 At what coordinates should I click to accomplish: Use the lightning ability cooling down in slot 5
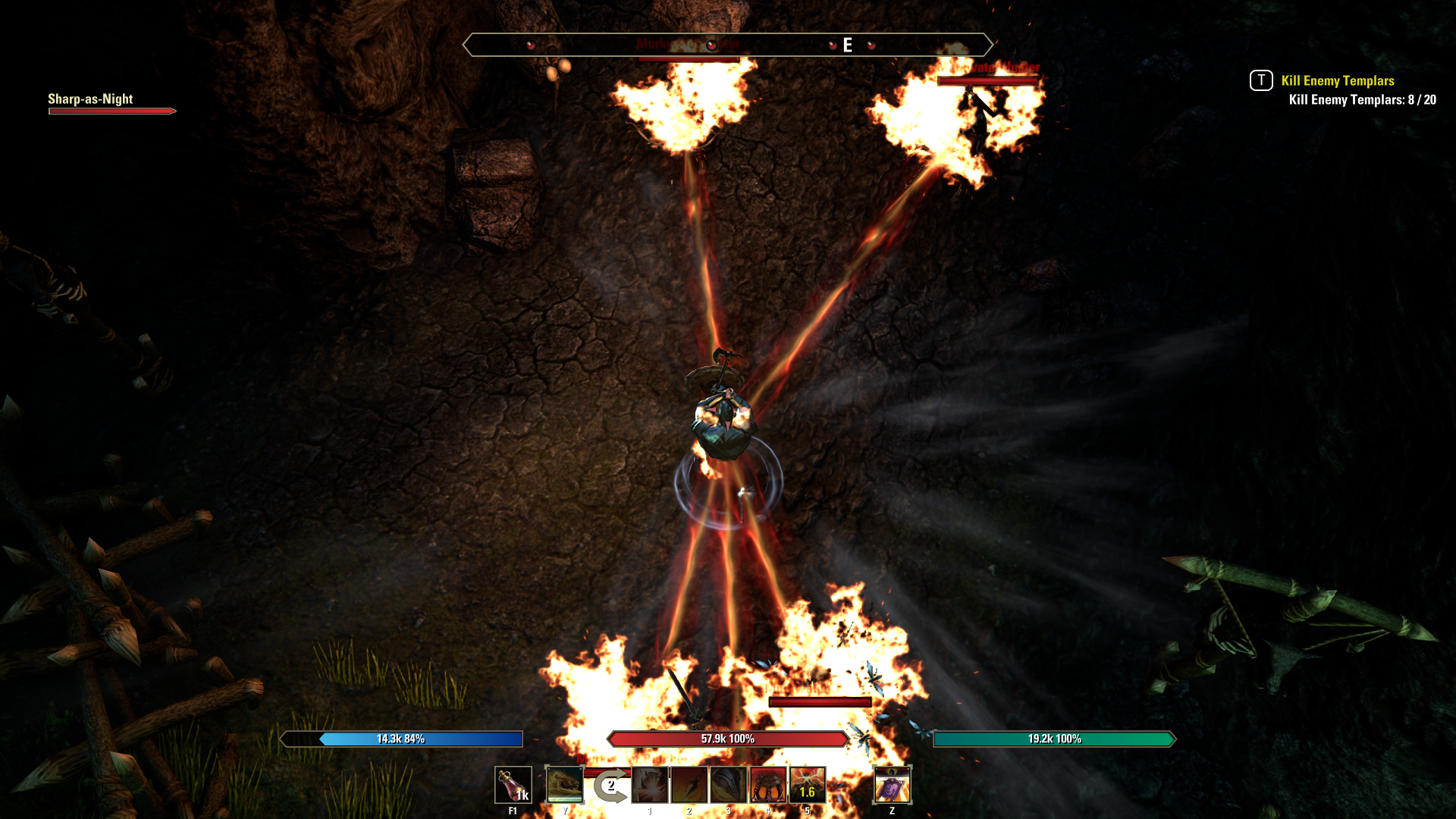click(x=808, y=786)
